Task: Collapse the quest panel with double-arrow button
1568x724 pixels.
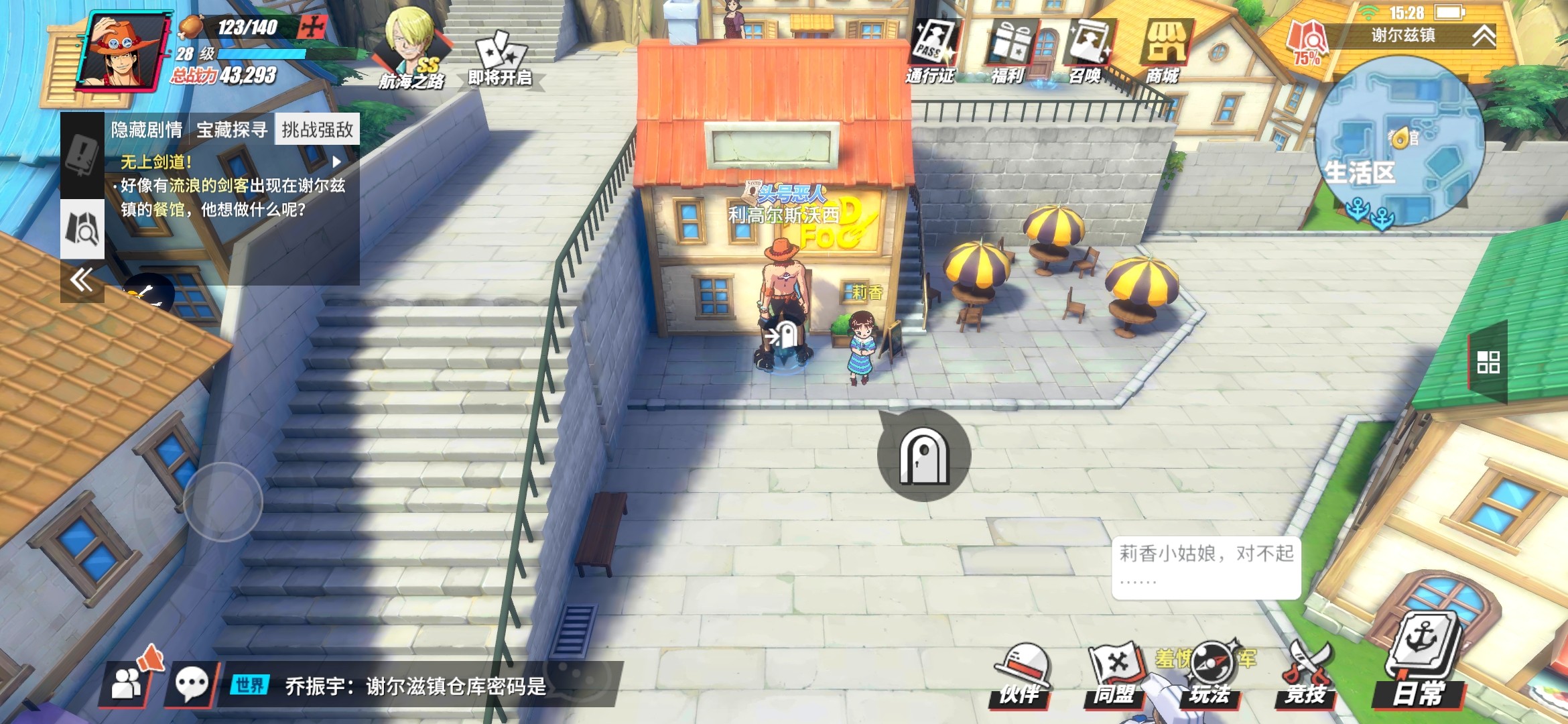Action: tap(82, 280)
